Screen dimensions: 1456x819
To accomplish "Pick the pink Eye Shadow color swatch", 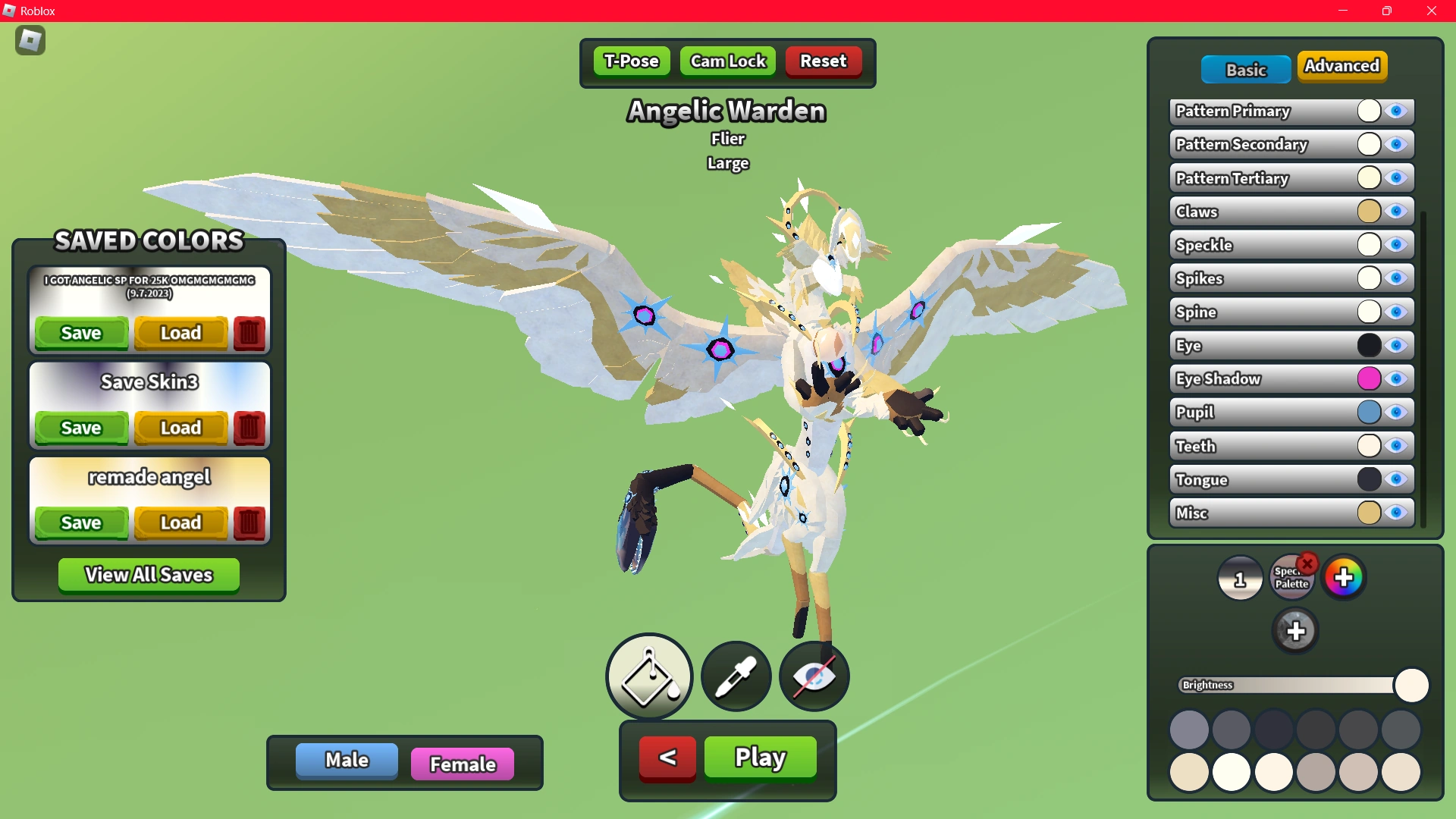I will 1369,378.
